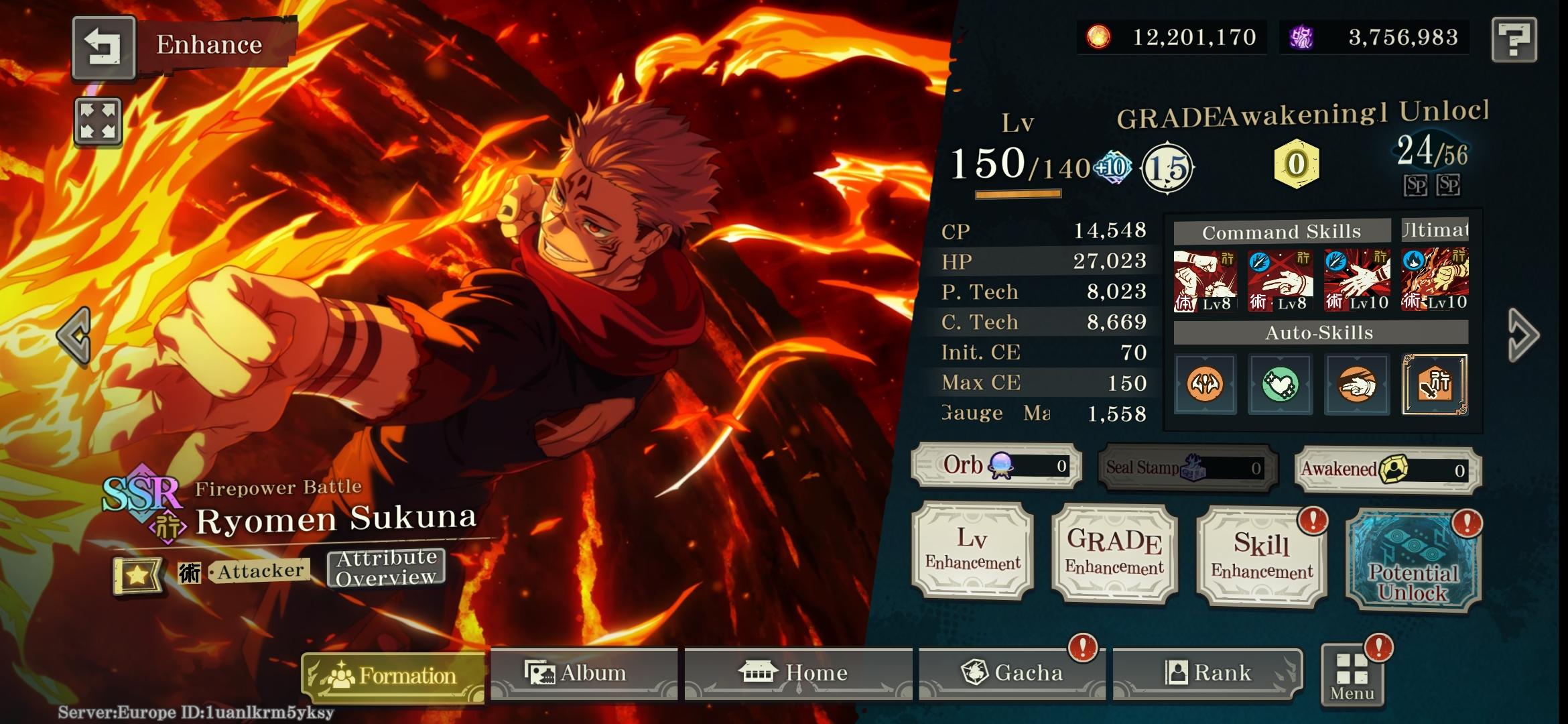Open the Rank tab
This screenshot has width=1568, height=724.
tap(1207, 673)
